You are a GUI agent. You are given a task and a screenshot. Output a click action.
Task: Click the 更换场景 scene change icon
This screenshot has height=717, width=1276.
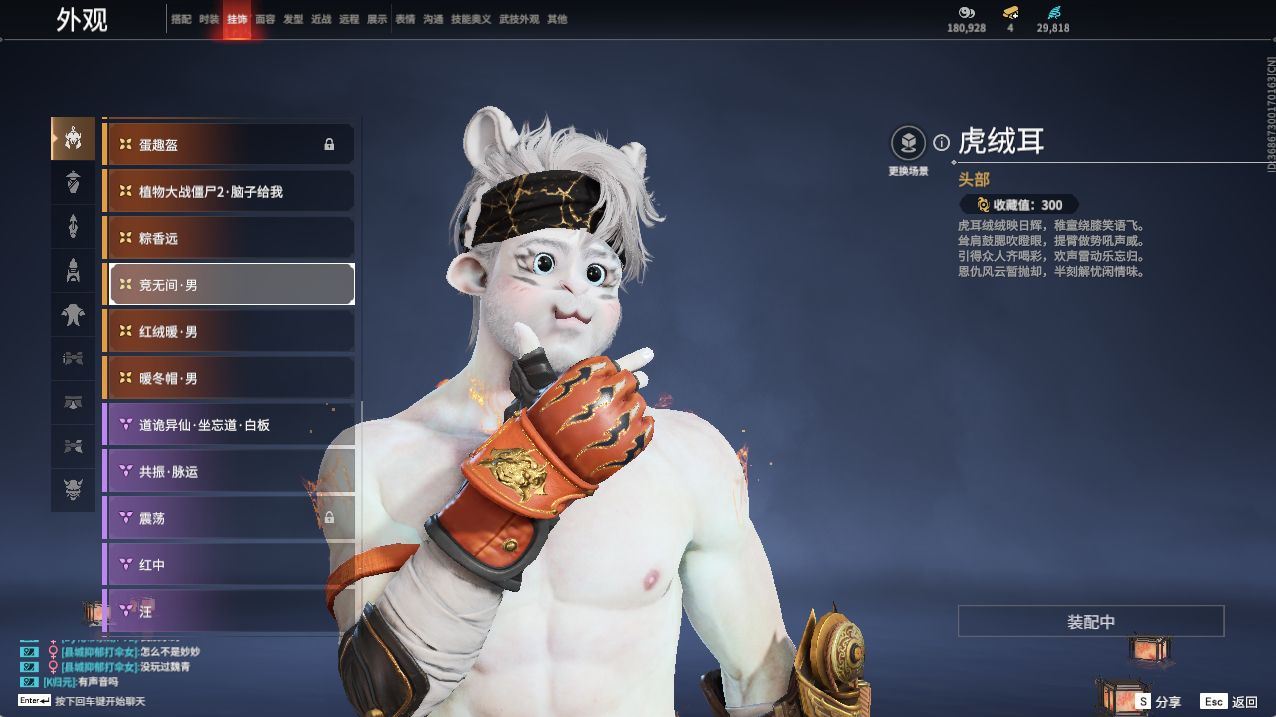click(x=908, y=143)
